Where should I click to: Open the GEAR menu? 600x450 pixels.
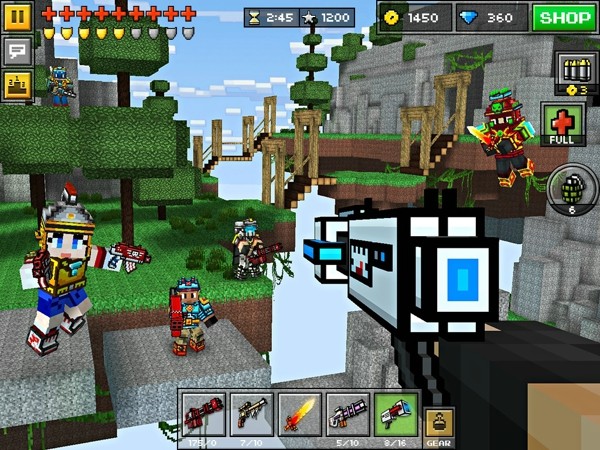pos(437,424)
